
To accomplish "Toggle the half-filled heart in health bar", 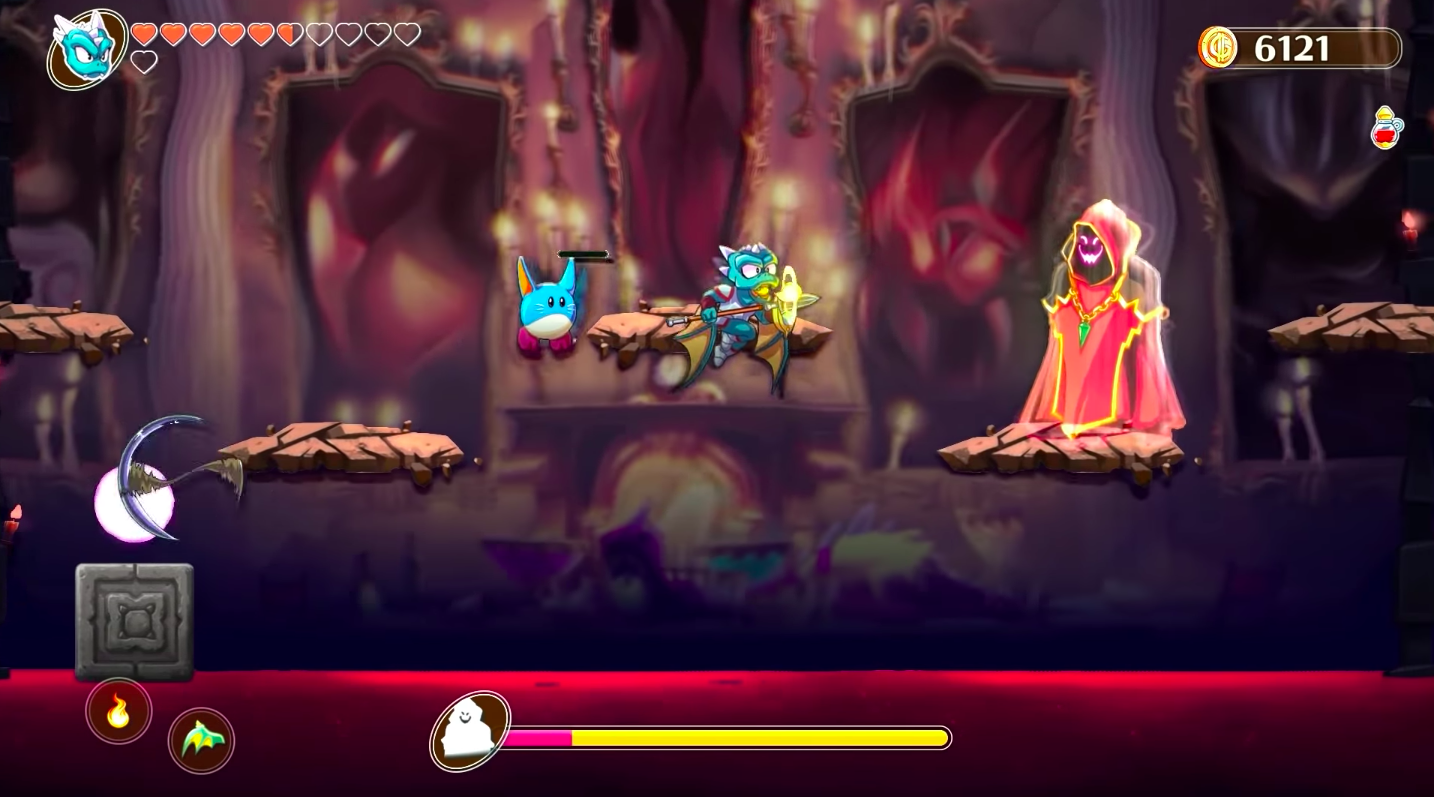I will point(290,33).
